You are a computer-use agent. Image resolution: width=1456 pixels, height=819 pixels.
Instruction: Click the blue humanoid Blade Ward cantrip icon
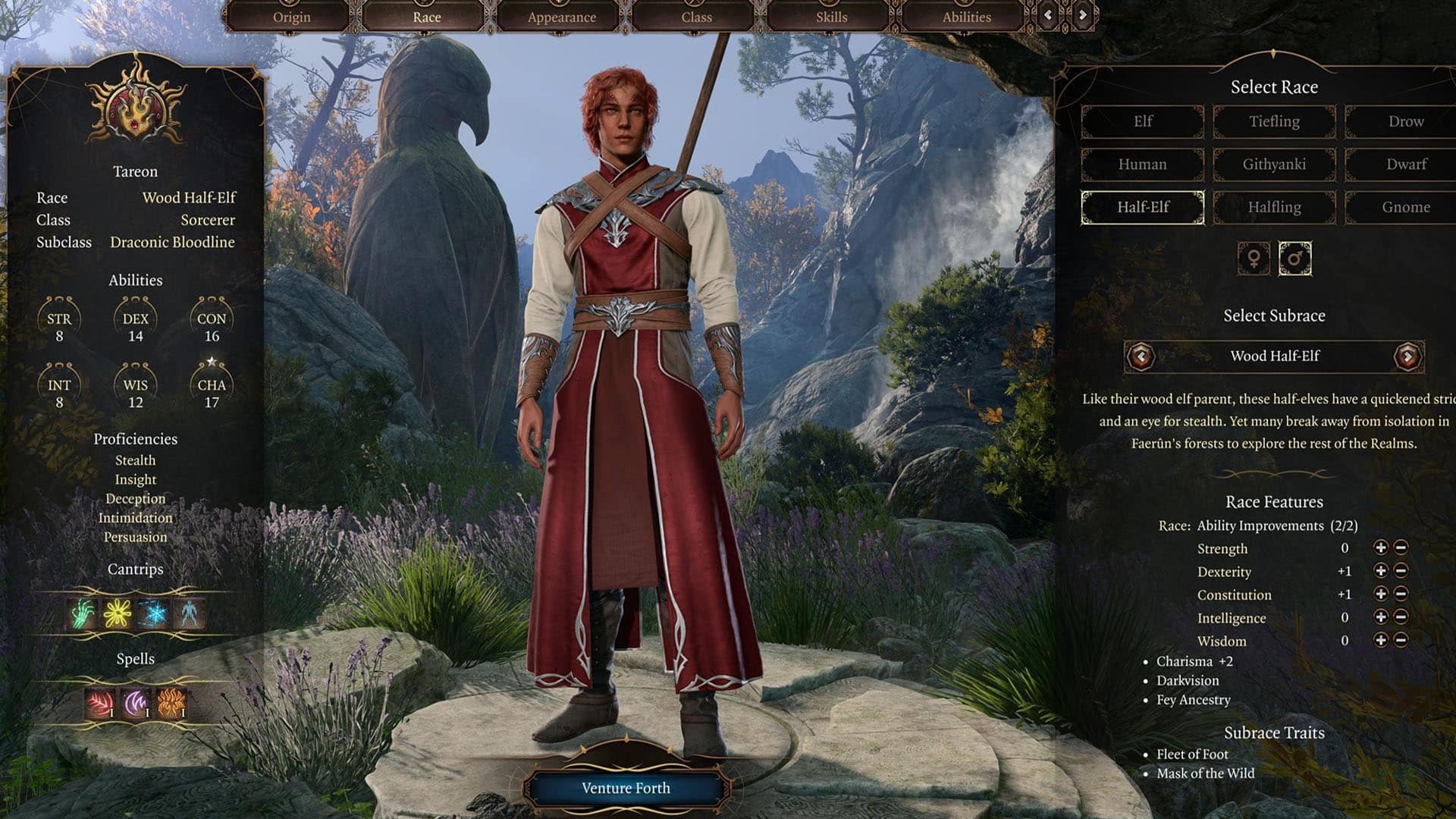189,613
